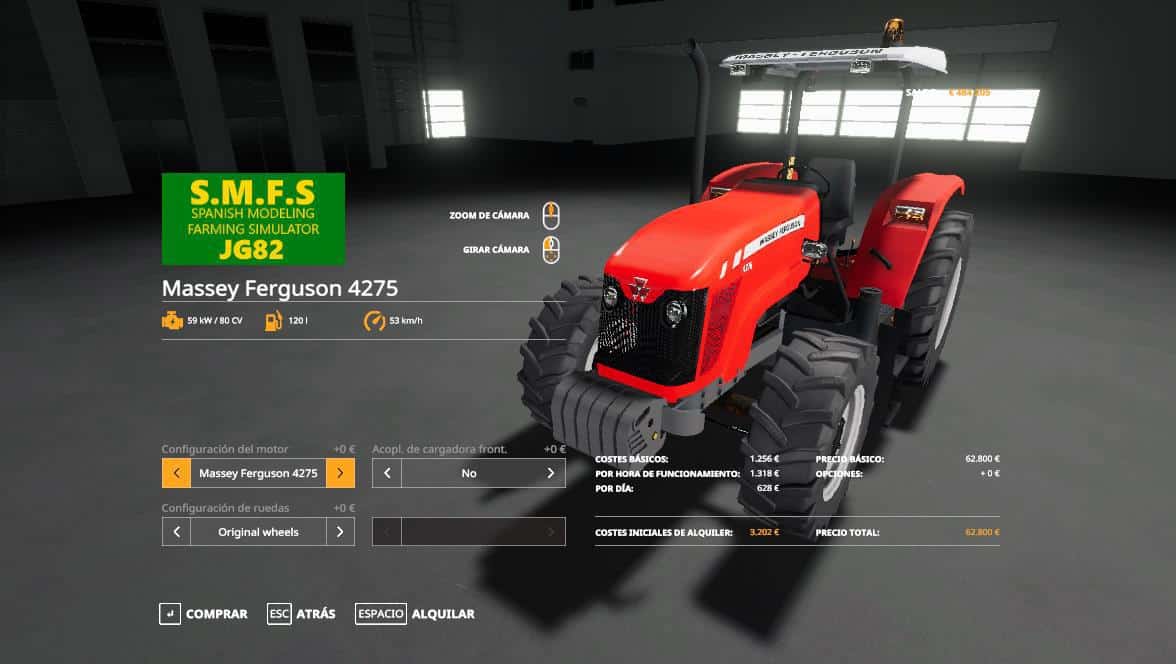Switch to previous wheel configuration
Screen dimensions: 1176x664
click(176, 532)
